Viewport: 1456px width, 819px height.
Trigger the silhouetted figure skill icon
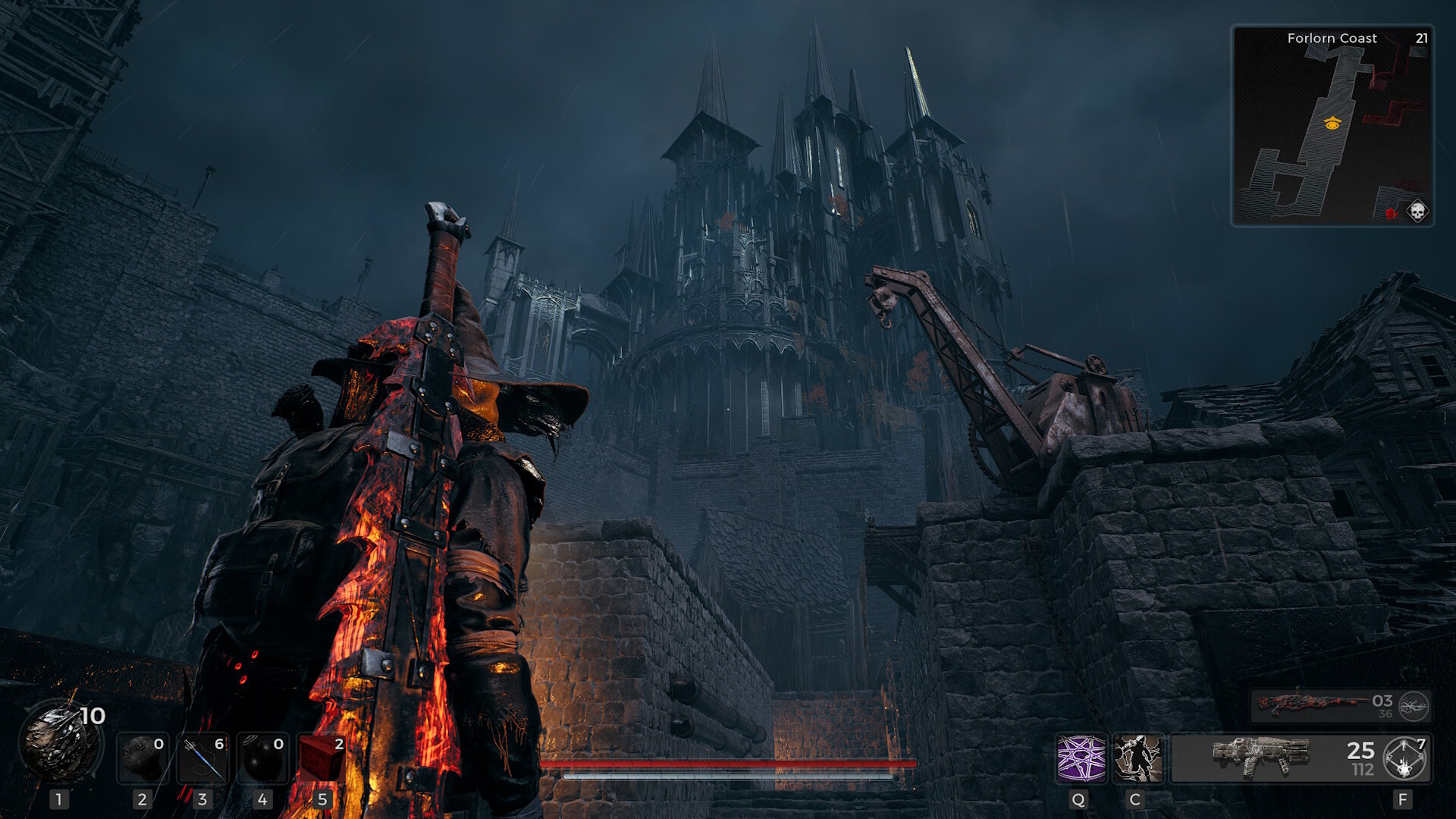[x=1137, y=758]
